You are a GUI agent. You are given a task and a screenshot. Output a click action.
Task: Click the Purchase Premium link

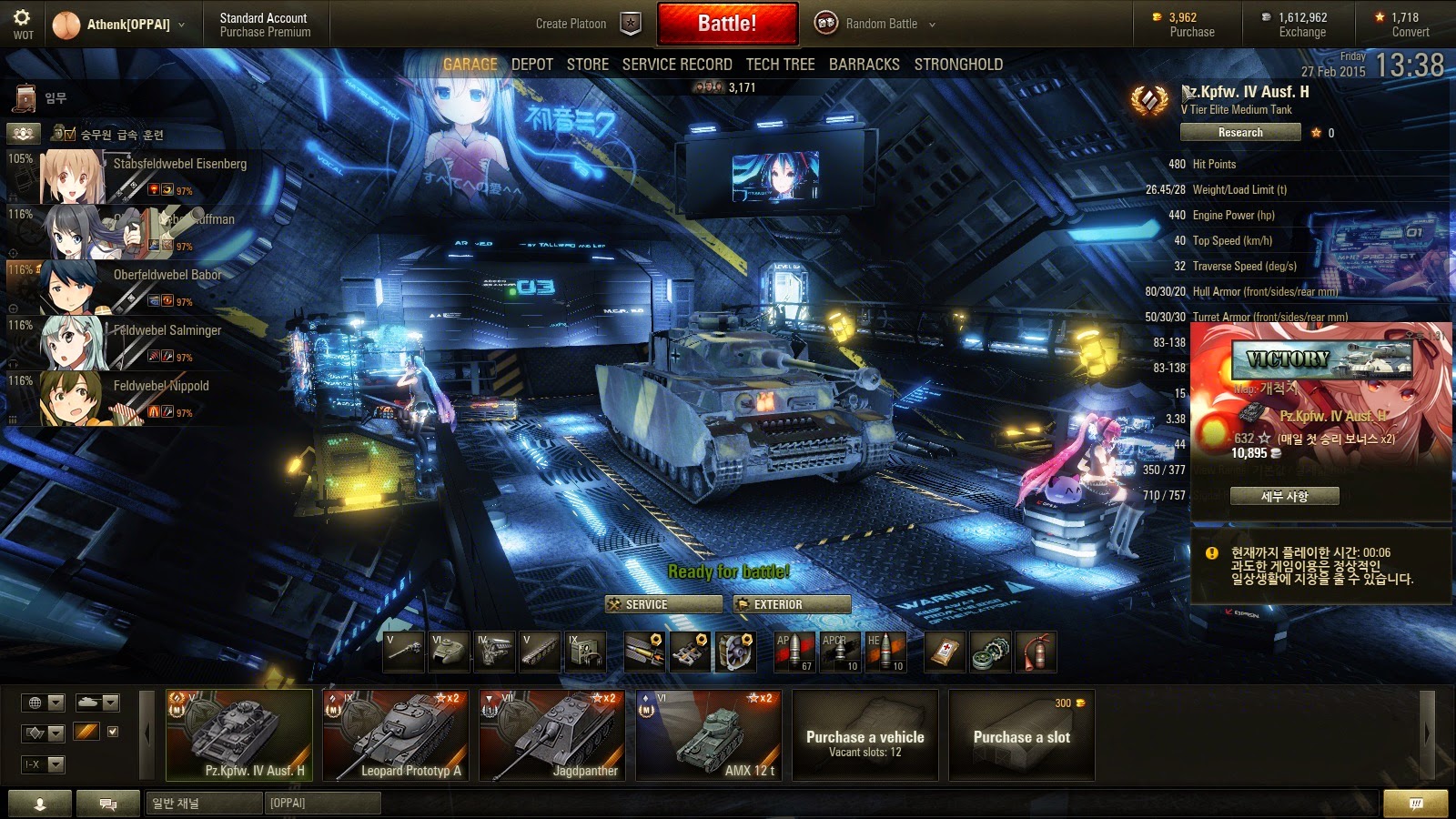(x=265, y=32)
